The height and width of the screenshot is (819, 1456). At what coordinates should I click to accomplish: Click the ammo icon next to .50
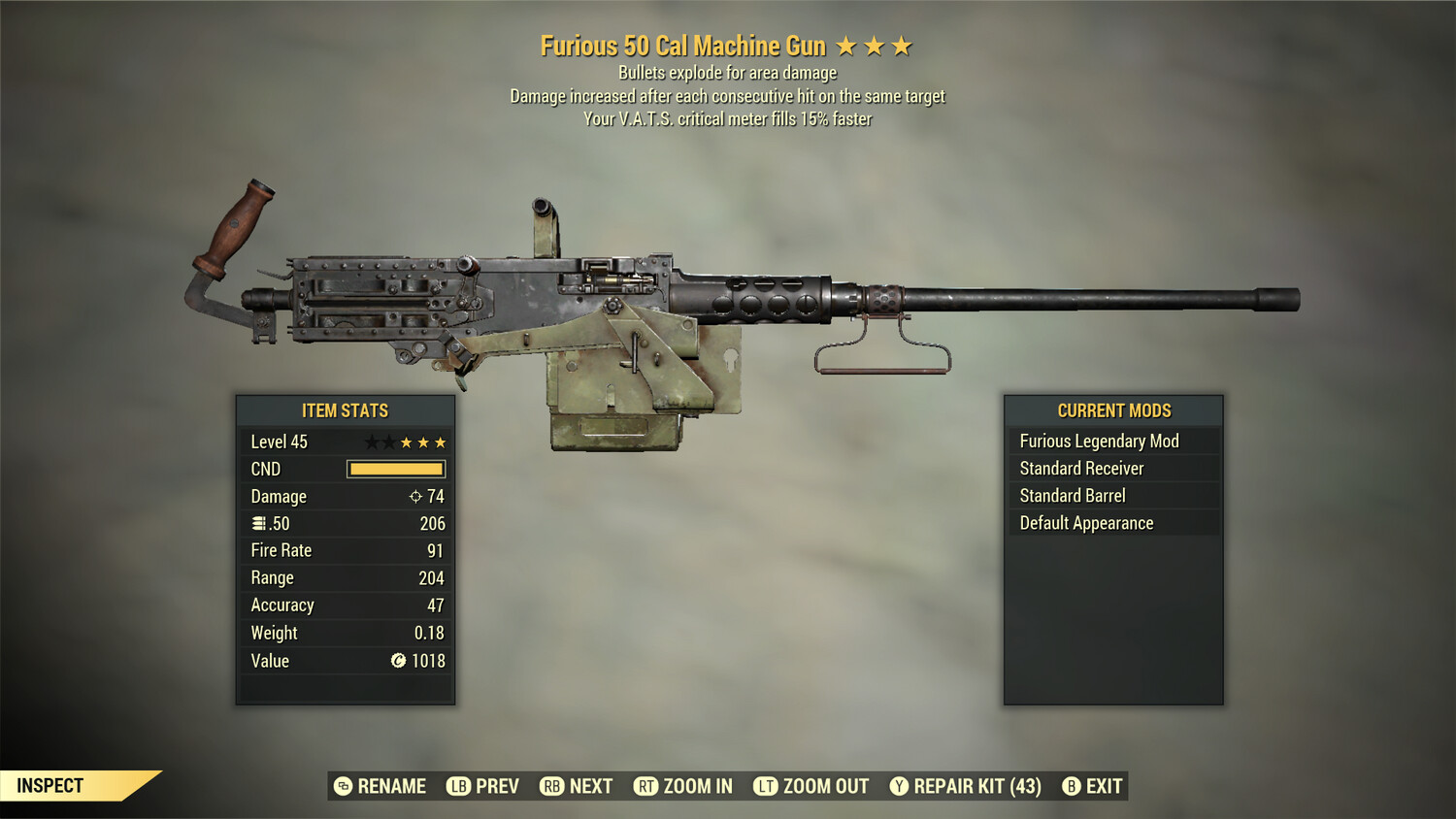point(258,523)
